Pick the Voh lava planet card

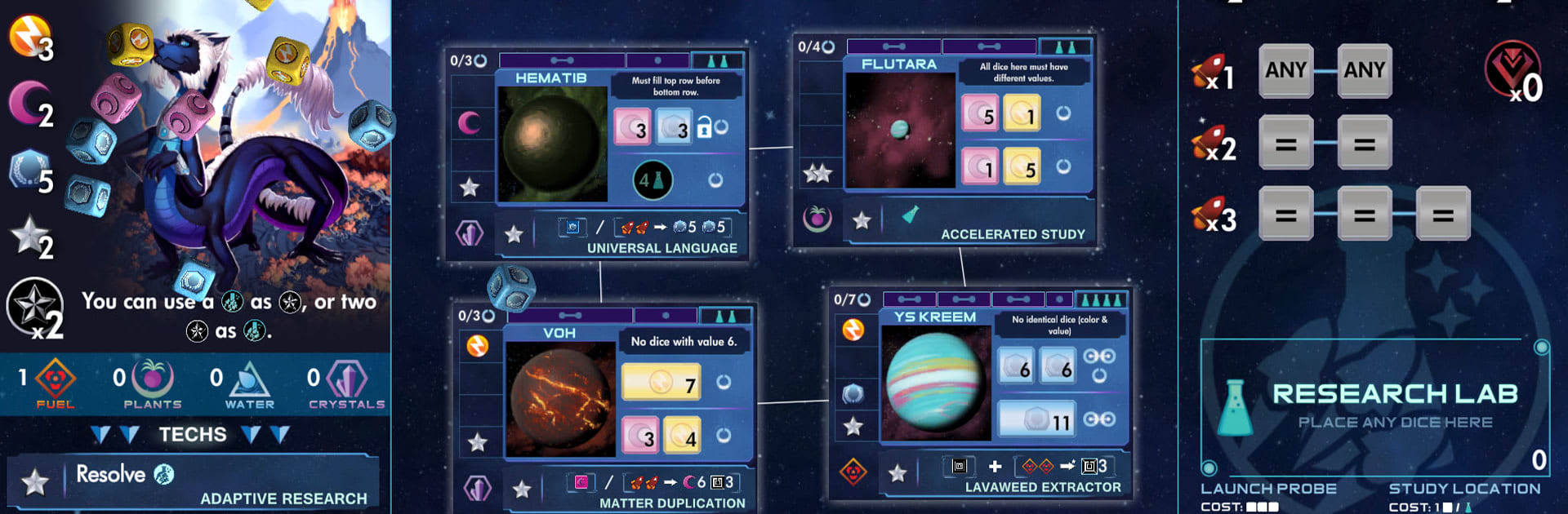(x=559, y=399)
